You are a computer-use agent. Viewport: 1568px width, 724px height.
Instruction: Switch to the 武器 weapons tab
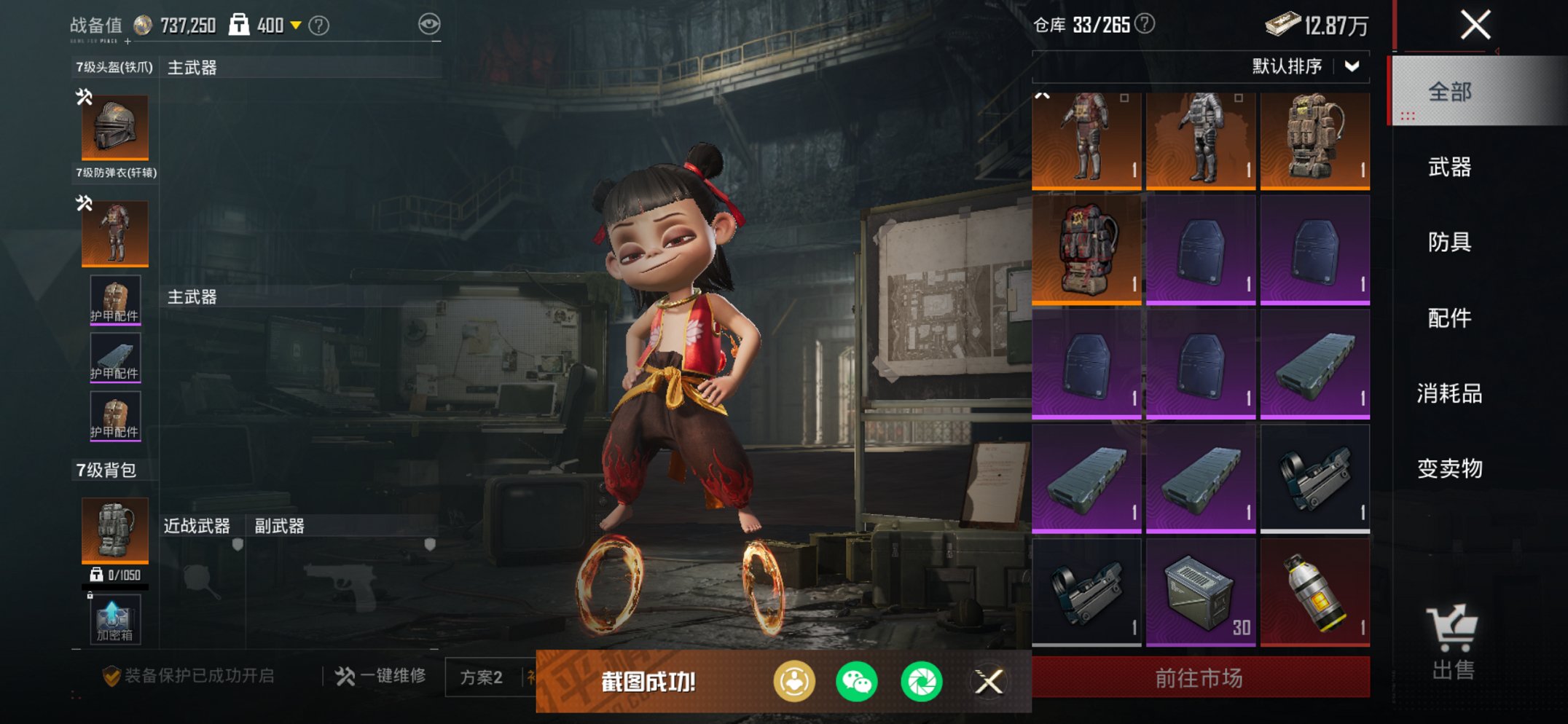[1449, 168]
